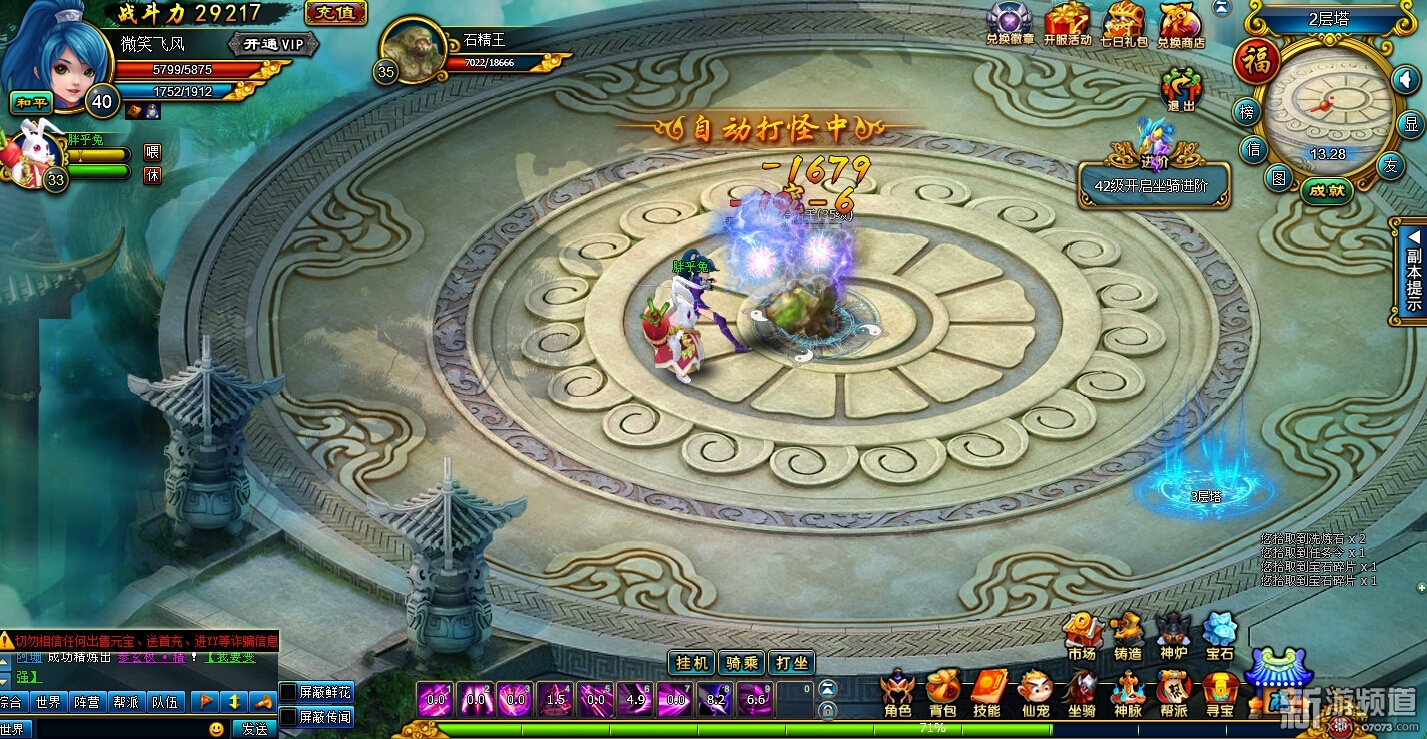The image size is (1427, 739).
Task: Send chat with the 发送 button
Action: pyautogui.click(x=254, y=729)
